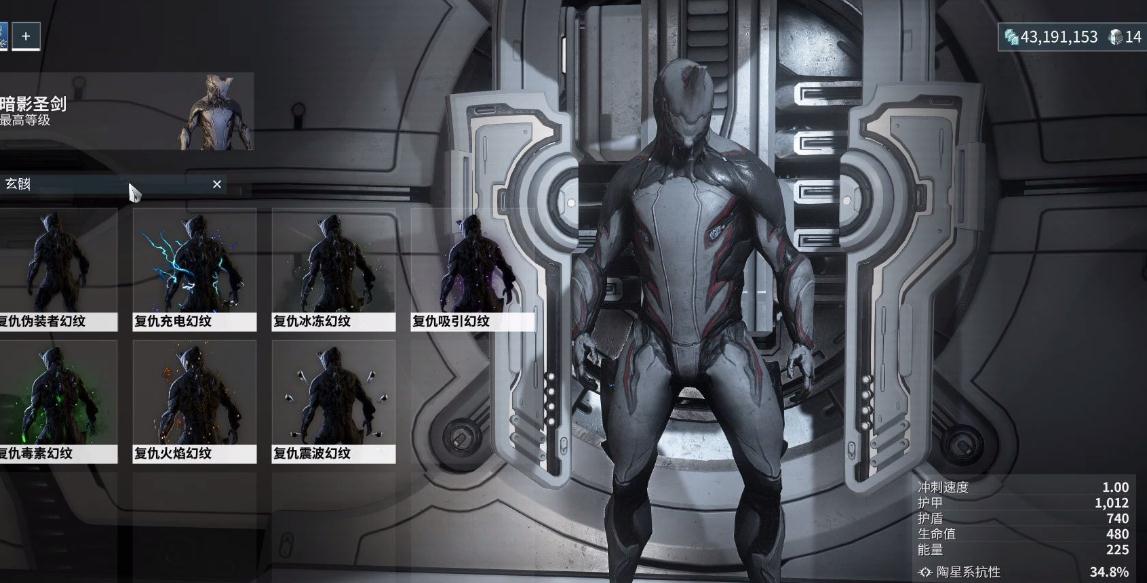Choose the 复仇充电幻纹 skin
The height and width of the screenshot is (583, 1147).
click(194, 268)
